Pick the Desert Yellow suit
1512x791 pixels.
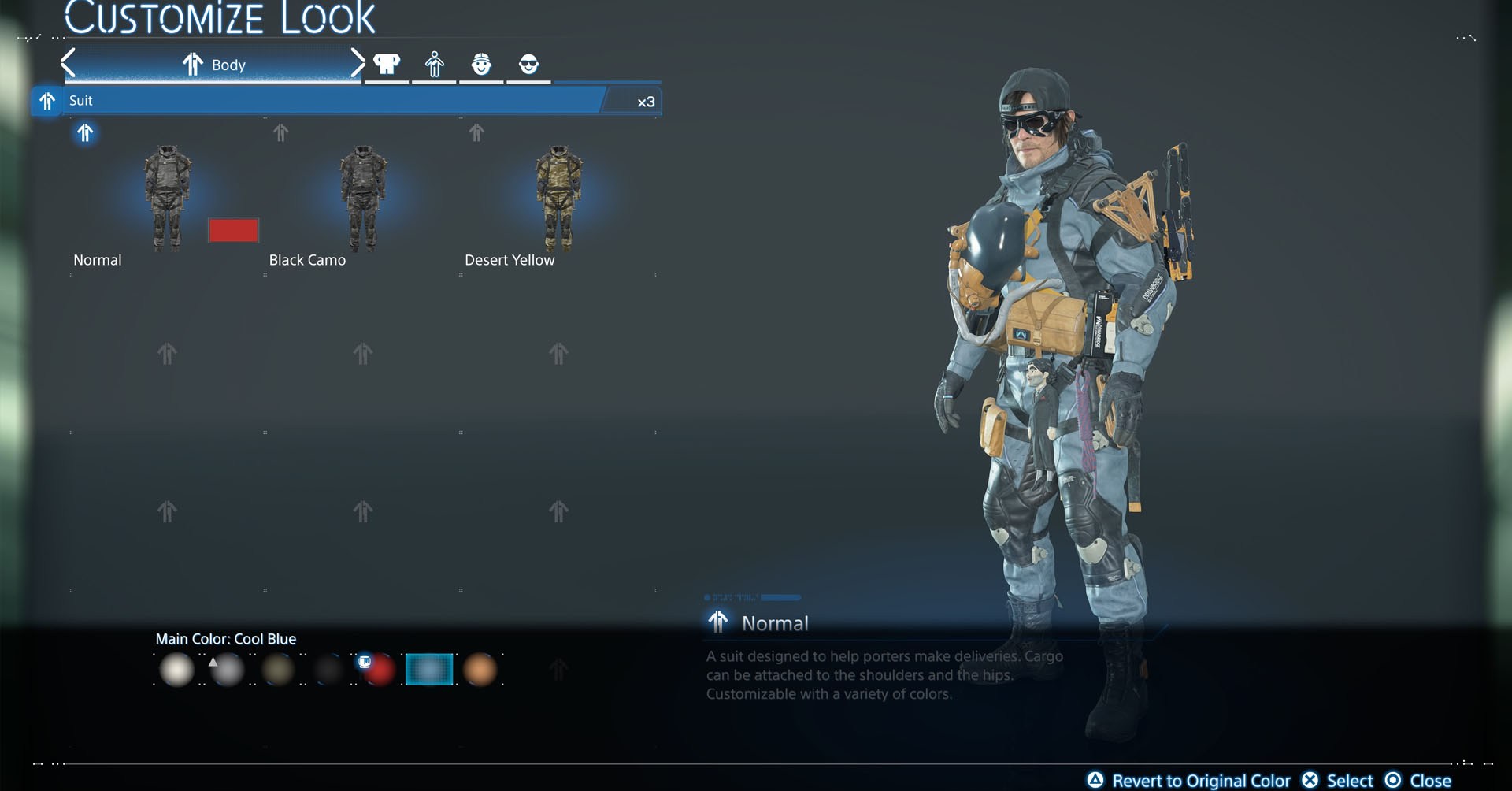558,199
